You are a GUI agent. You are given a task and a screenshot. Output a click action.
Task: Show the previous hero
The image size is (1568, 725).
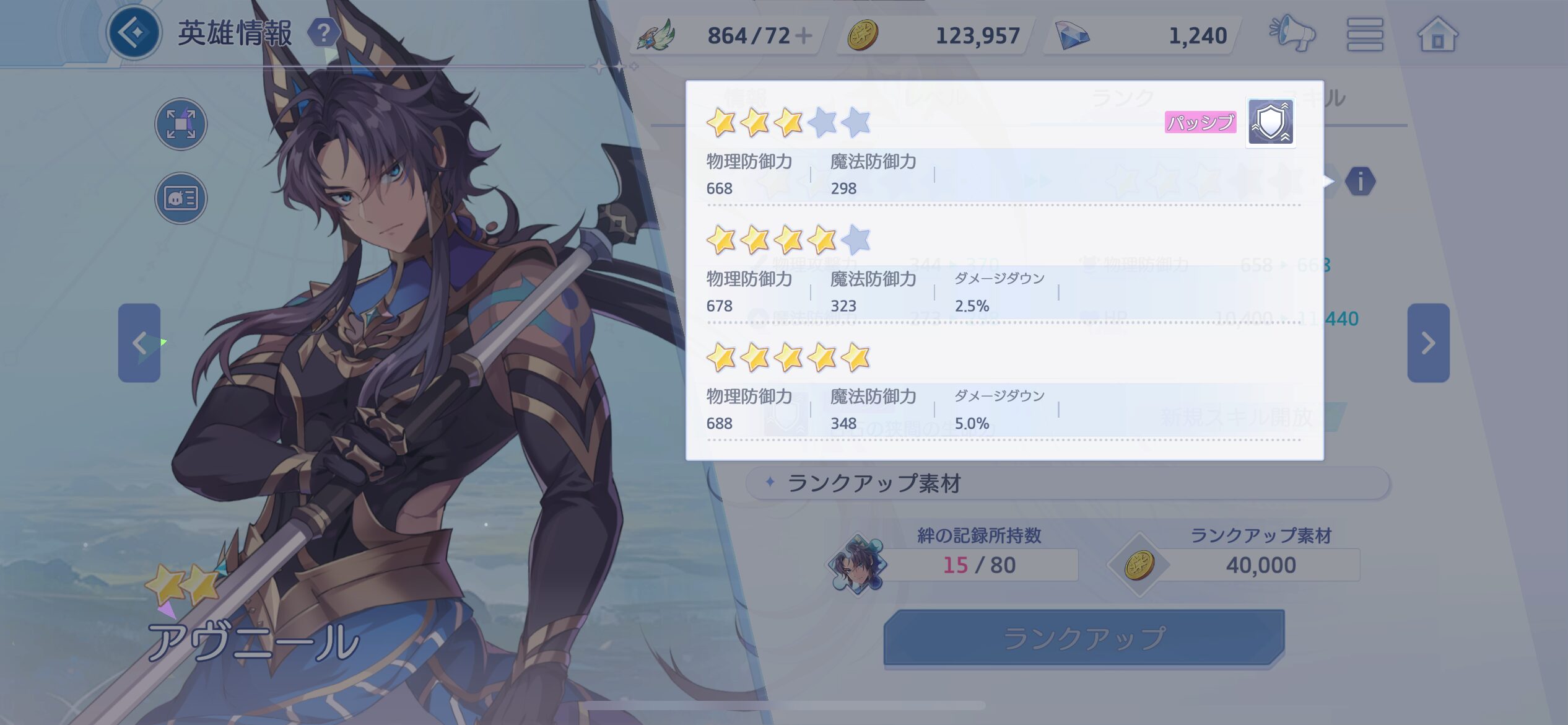point(139,343)
